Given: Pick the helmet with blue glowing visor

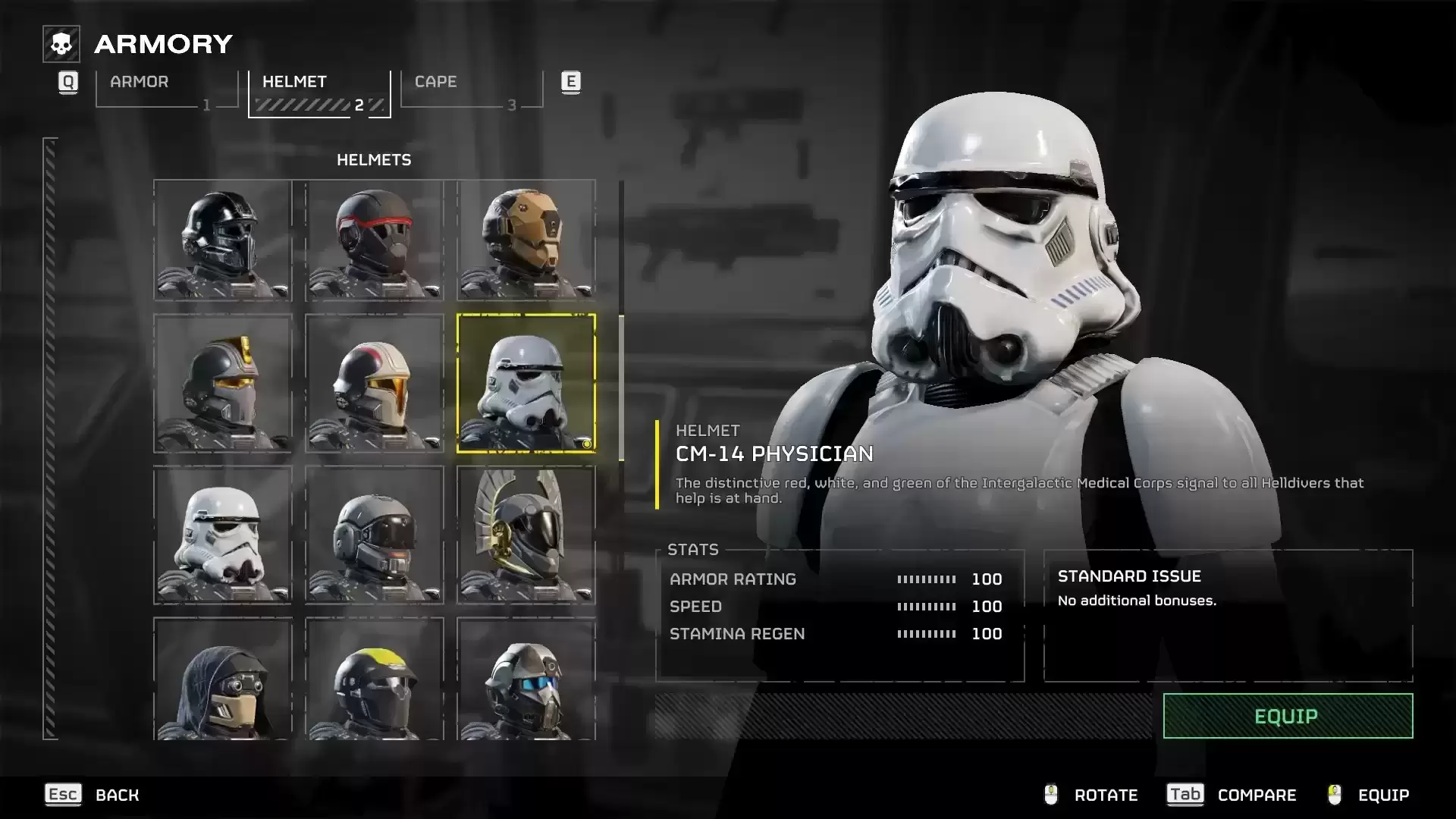Looking at the screenshot, I should (x=526, y=679).
